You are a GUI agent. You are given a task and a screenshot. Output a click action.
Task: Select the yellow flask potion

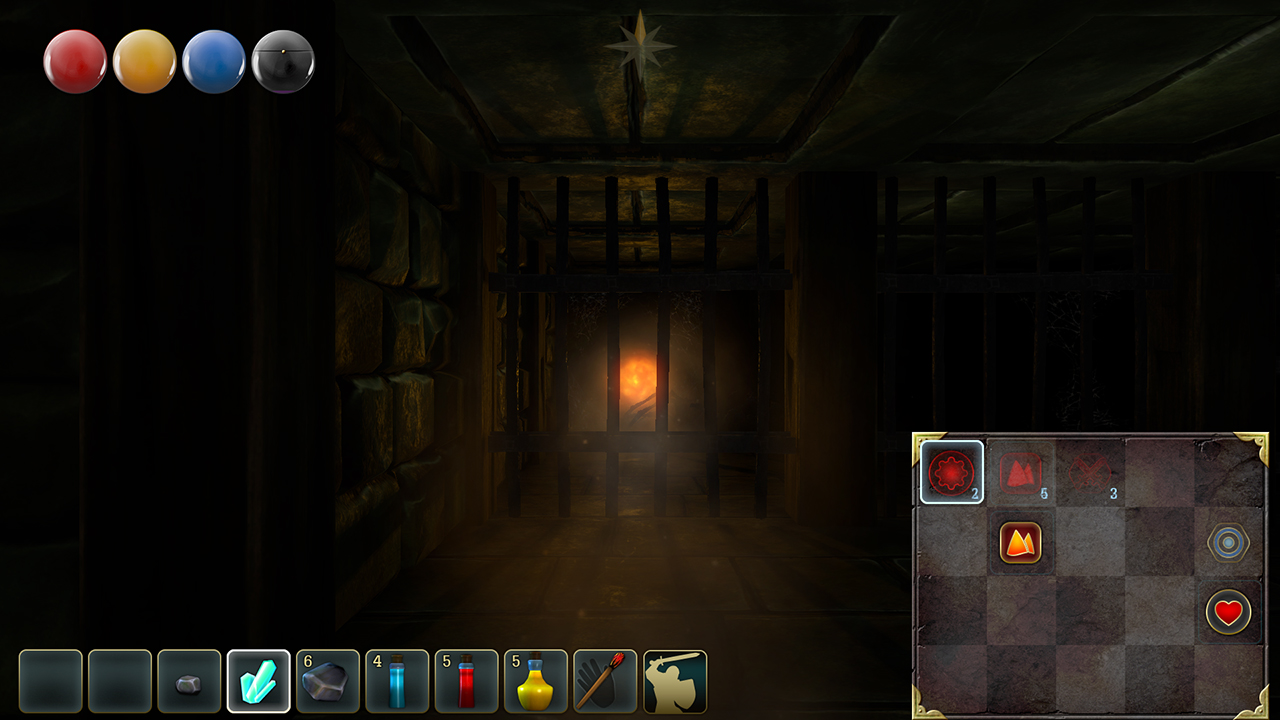[x=536, y=682]
